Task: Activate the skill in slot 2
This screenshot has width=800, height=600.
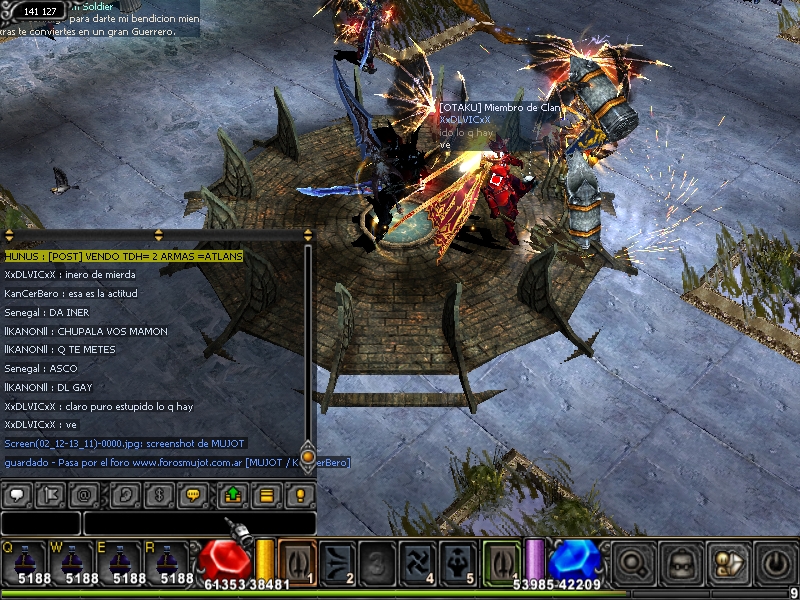Action: (337, 560)
